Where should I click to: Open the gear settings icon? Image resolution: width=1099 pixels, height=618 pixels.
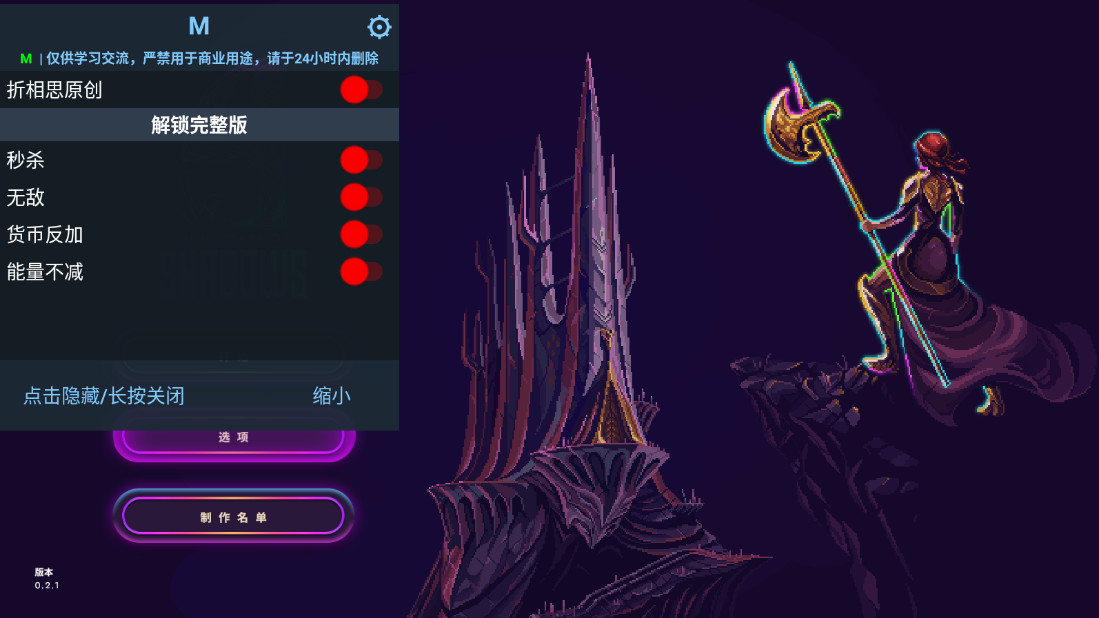click(x=380, y=27)
